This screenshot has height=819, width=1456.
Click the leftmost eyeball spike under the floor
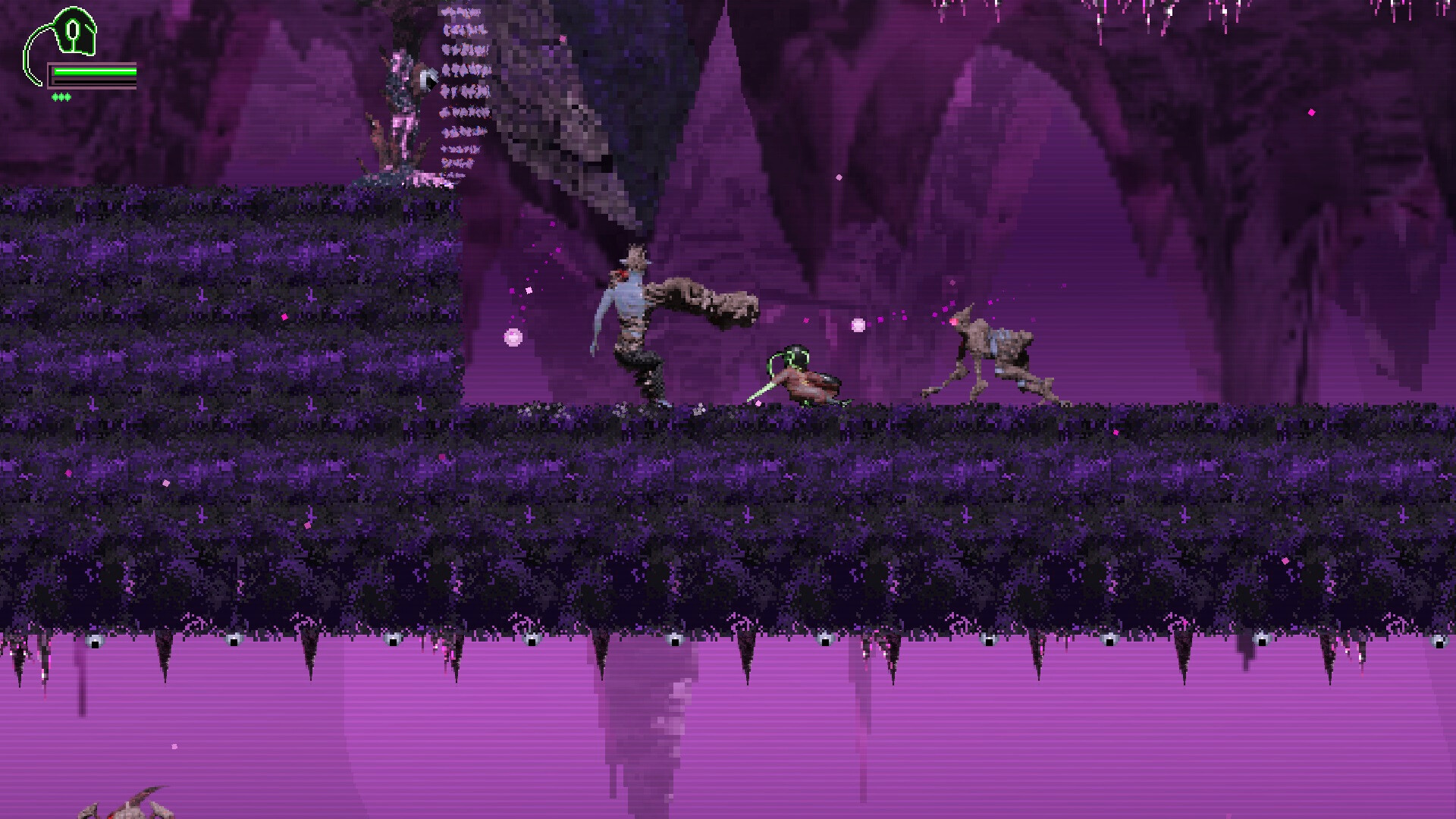(x=94, y=641)
